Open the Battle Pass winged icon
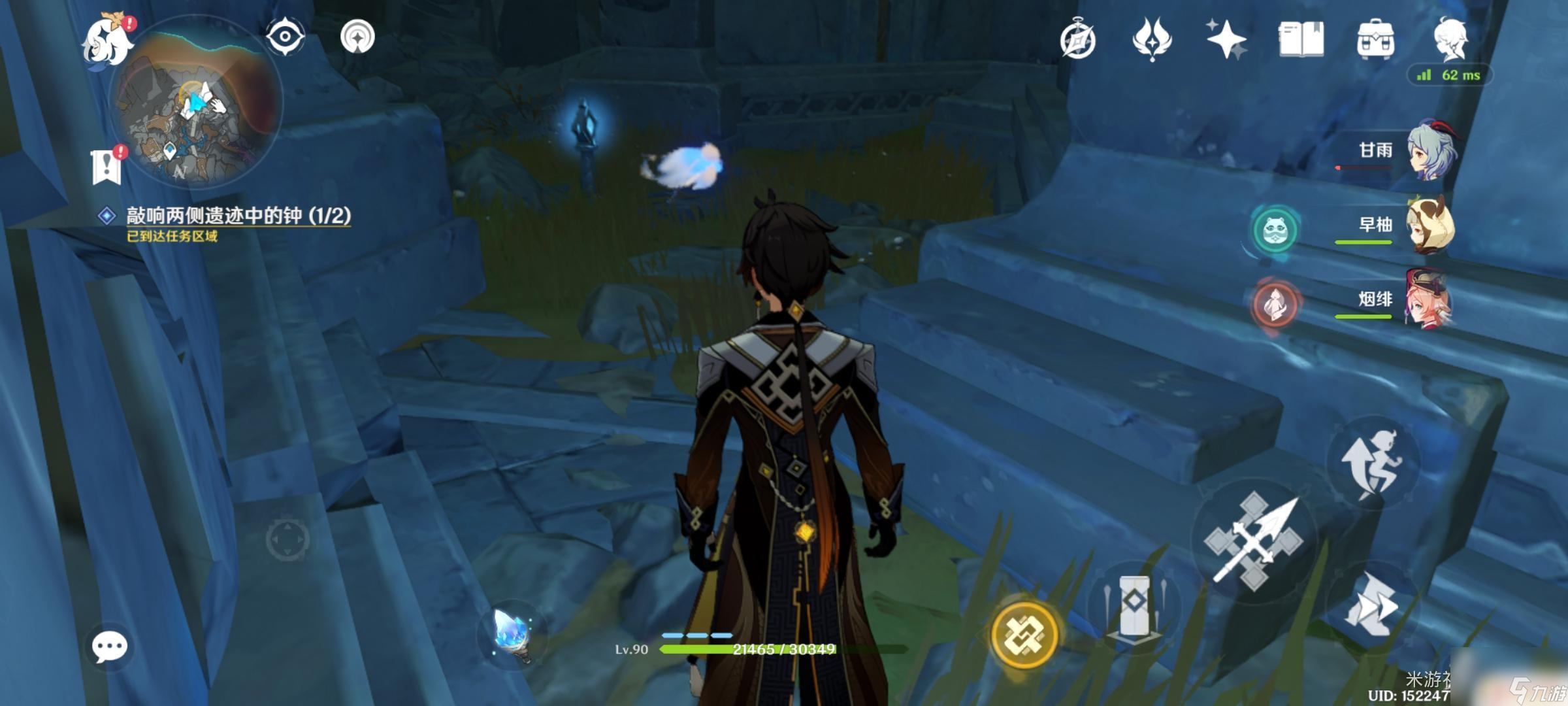This screenshot has height=706, width=1568. (x=1152, y=39)
